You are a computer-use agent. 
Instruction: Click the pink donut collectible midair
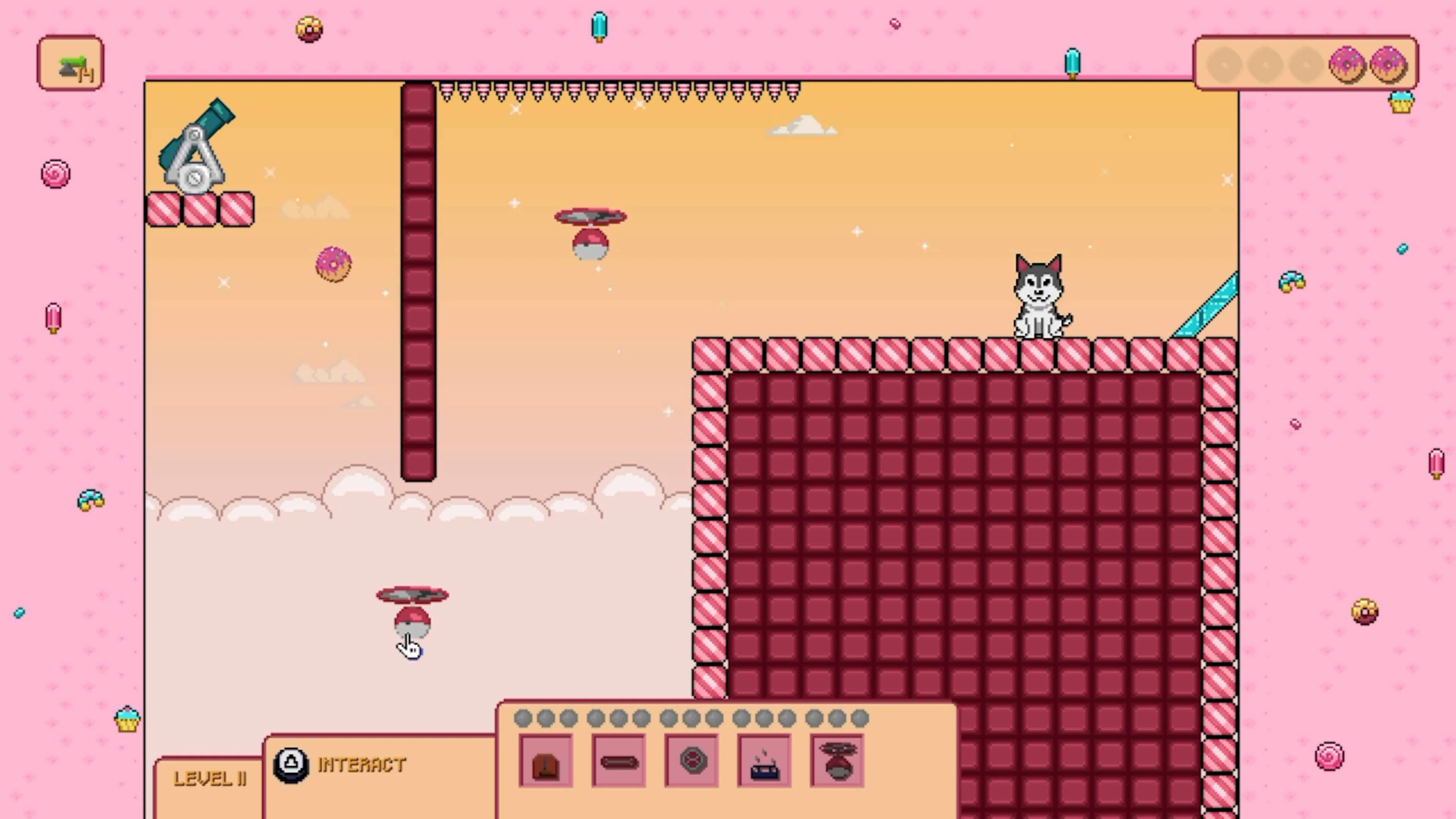click(333, 264)
